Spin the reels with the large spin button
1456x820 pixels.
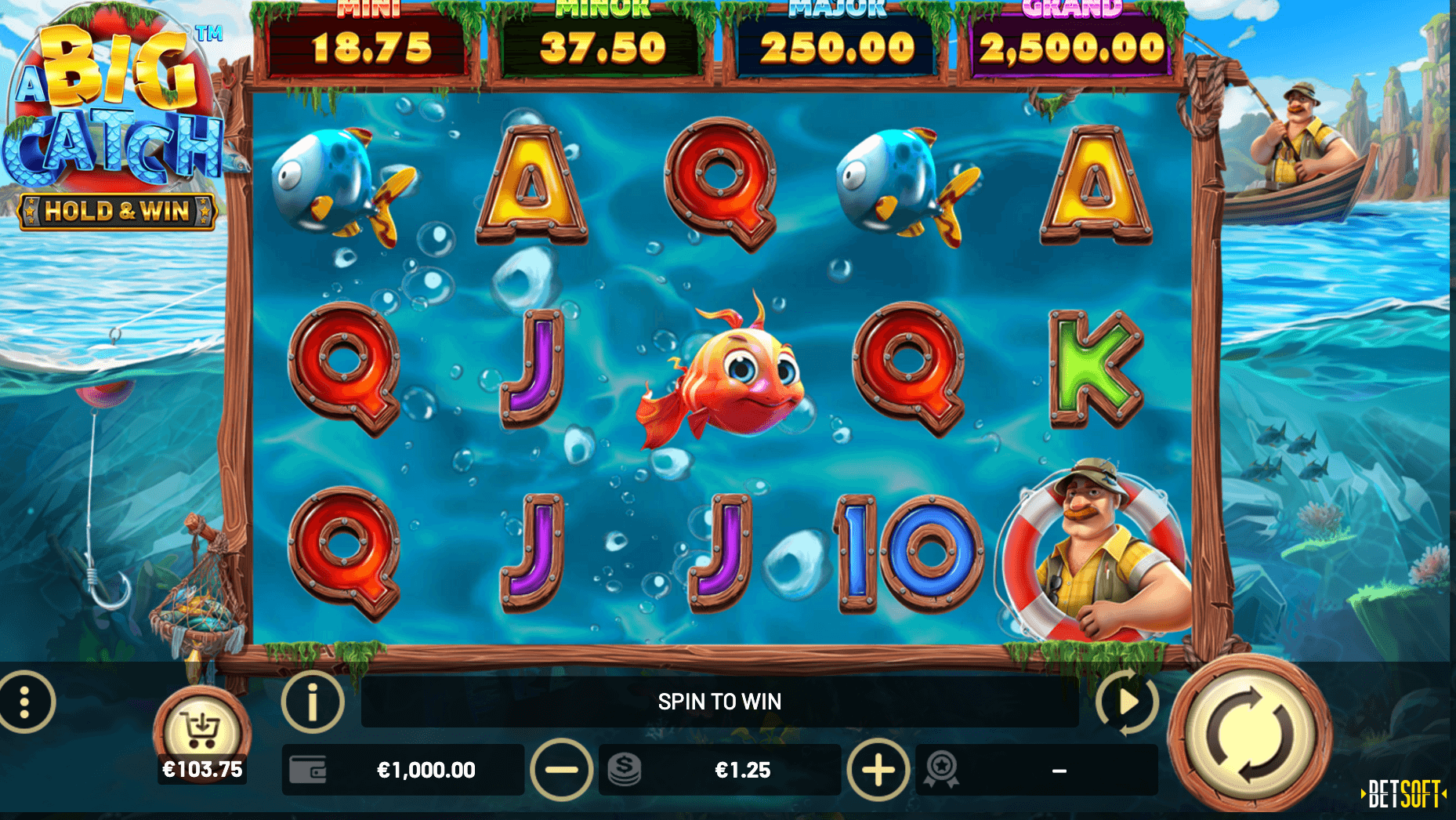coord(1249,735)
